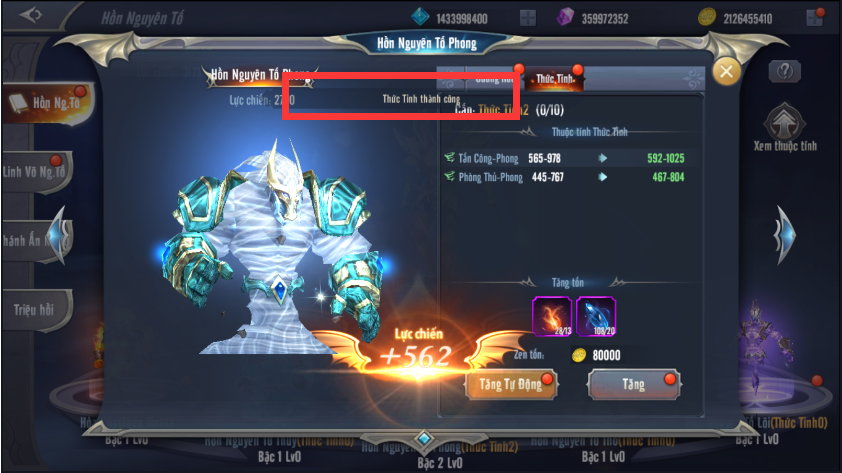Select the fire material item slot
This screenshot has width=842, height=473.
[x=551, y=314]
